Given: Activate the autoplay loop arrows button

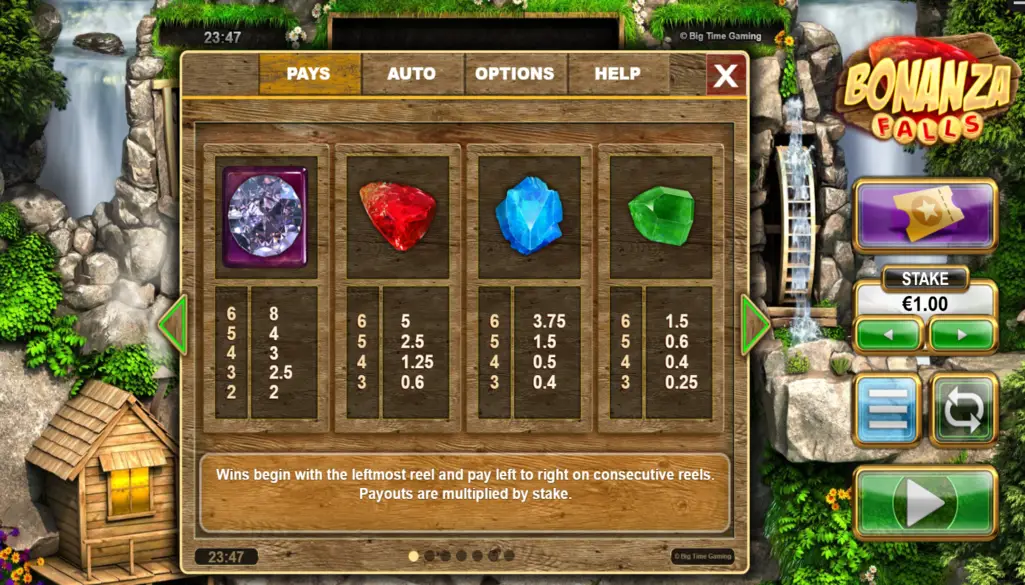Looking at the screenshot, I should tap(963, 409).
